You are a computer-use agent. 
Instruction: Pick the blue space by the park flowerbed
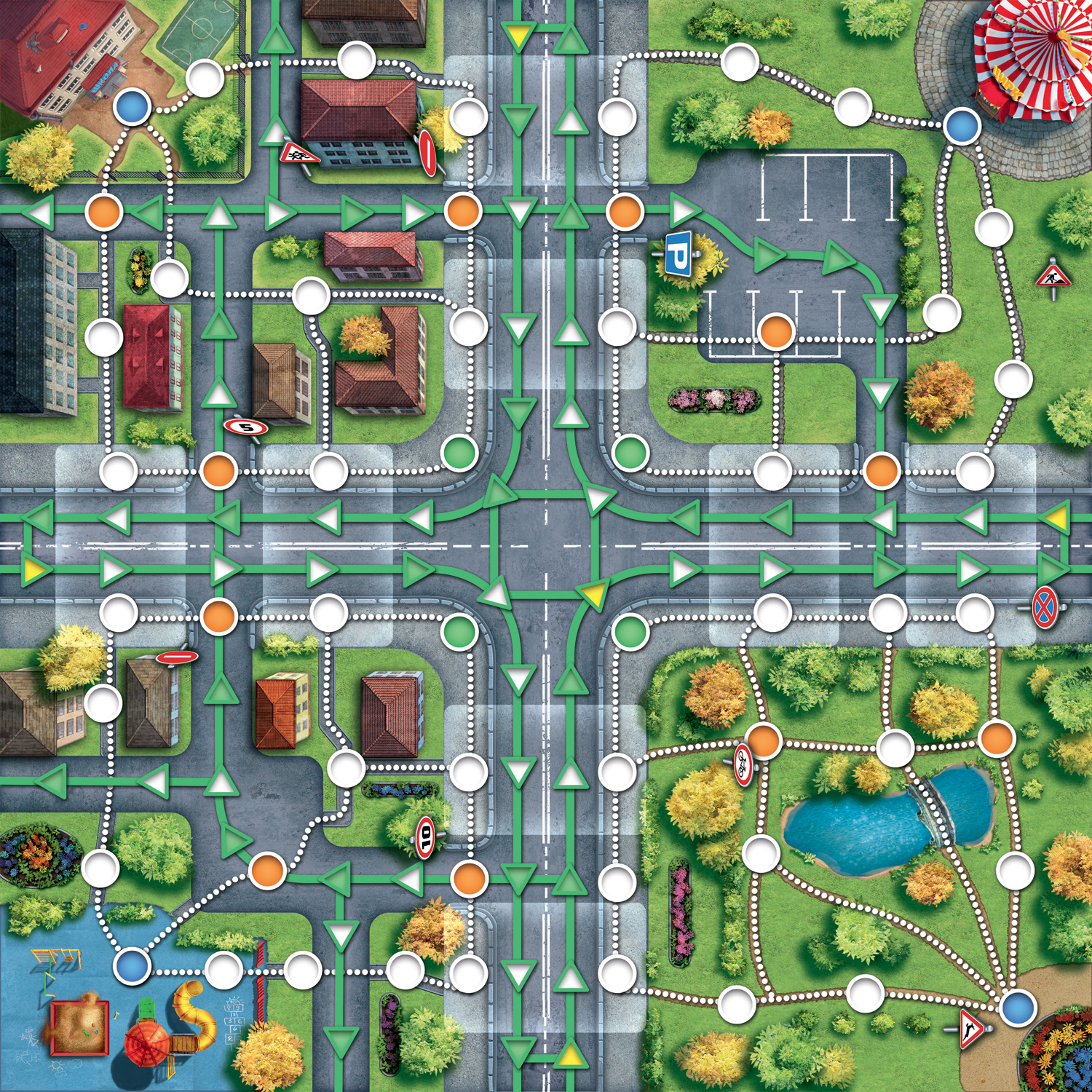pos(1017,1008)
